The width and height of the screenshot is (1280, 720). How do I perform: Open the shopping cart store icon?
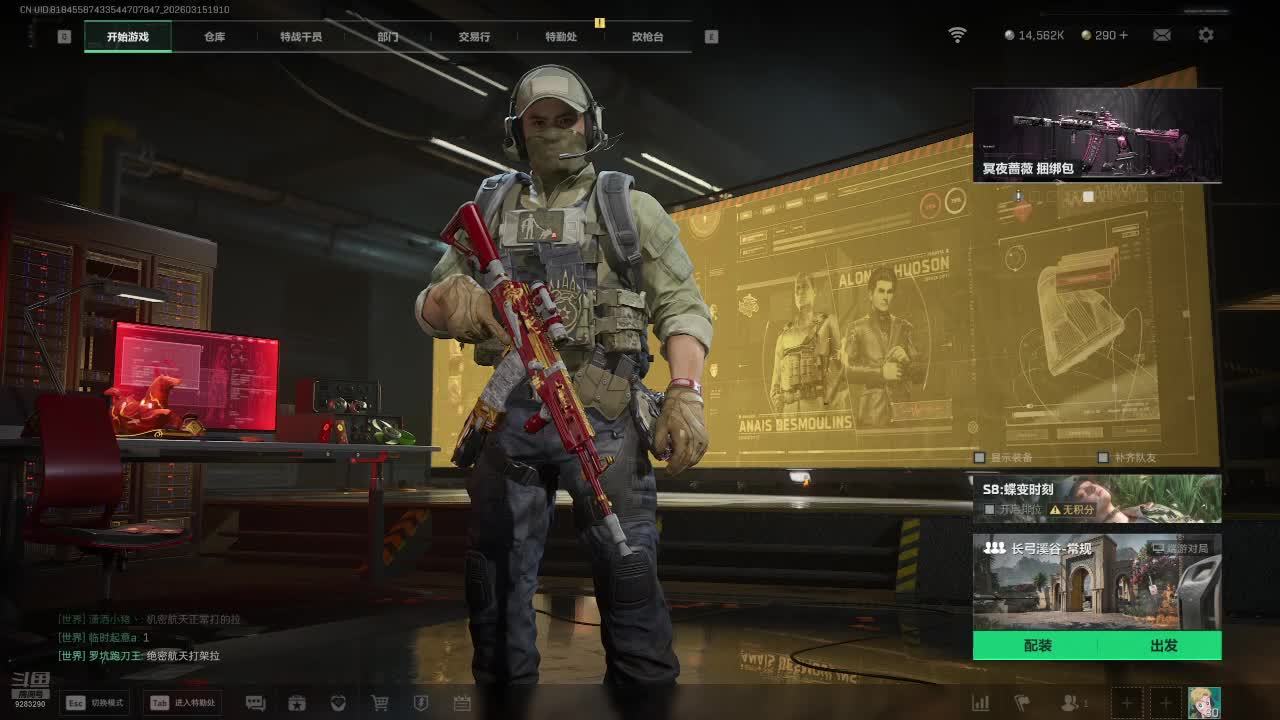click(x=380, y=703)
